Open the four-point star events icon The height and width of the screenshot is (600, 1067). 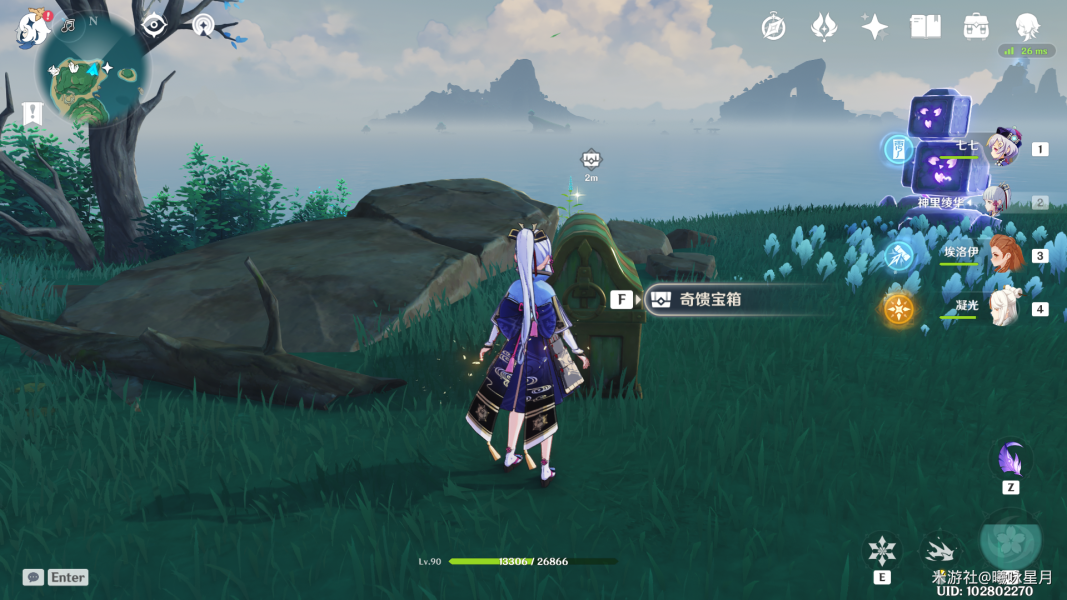click(x=875, y=27)
